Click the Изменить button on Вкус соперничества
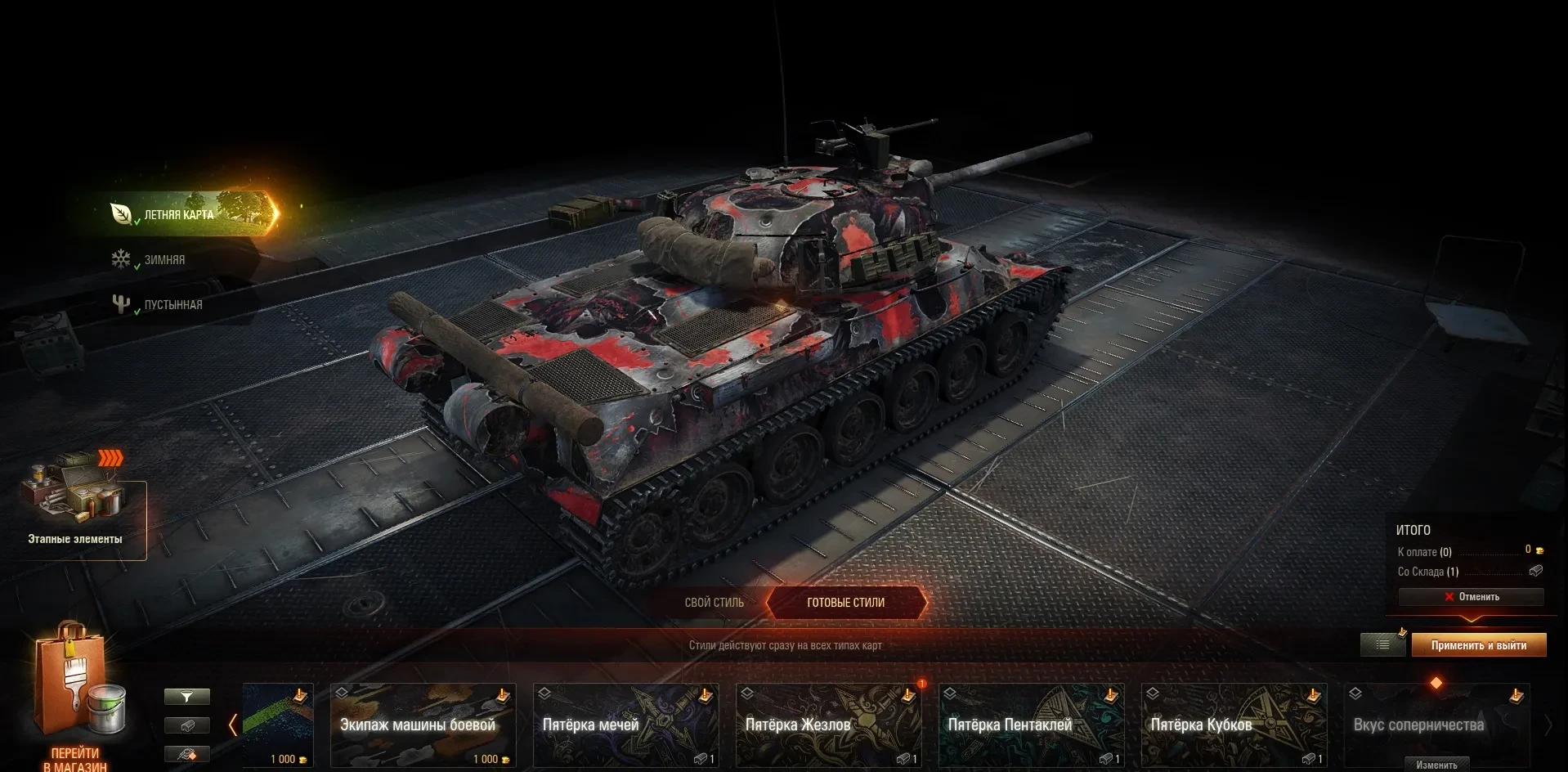1568x772 pixels. pos(1436,765)
